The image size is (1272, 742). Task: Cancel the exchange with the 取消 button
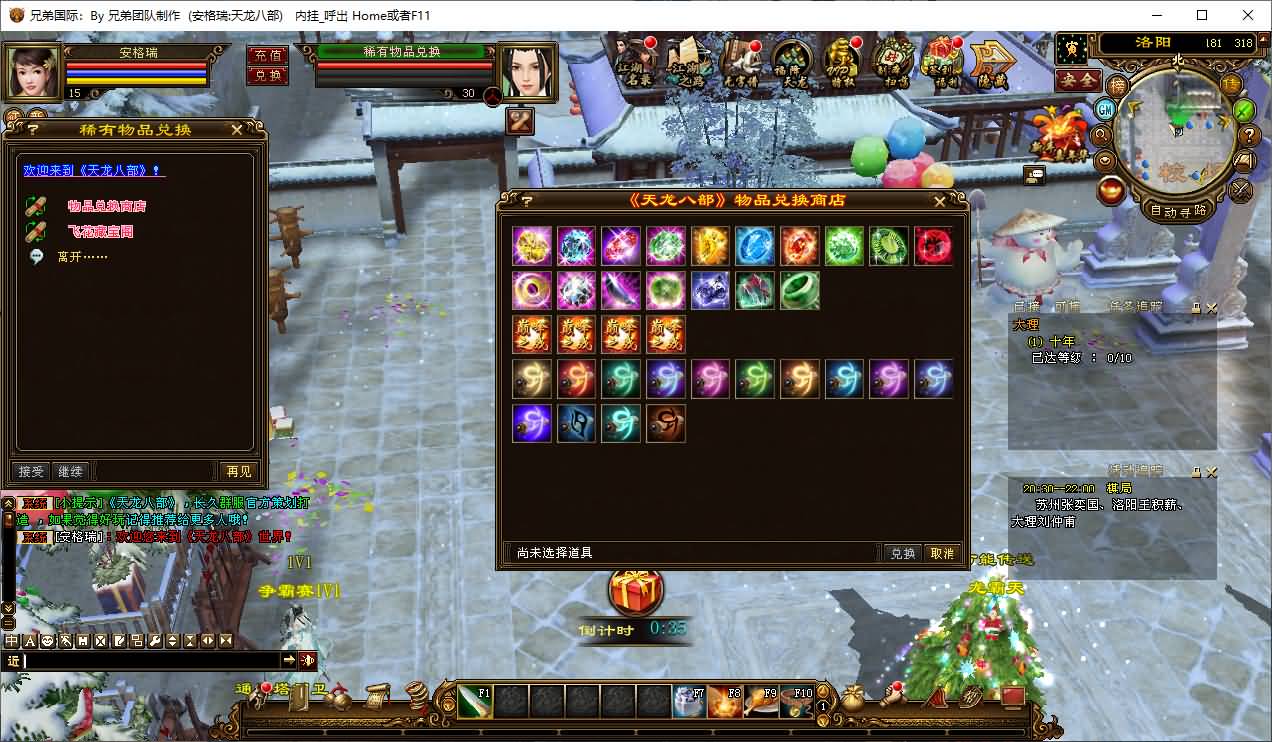(942, 553)
